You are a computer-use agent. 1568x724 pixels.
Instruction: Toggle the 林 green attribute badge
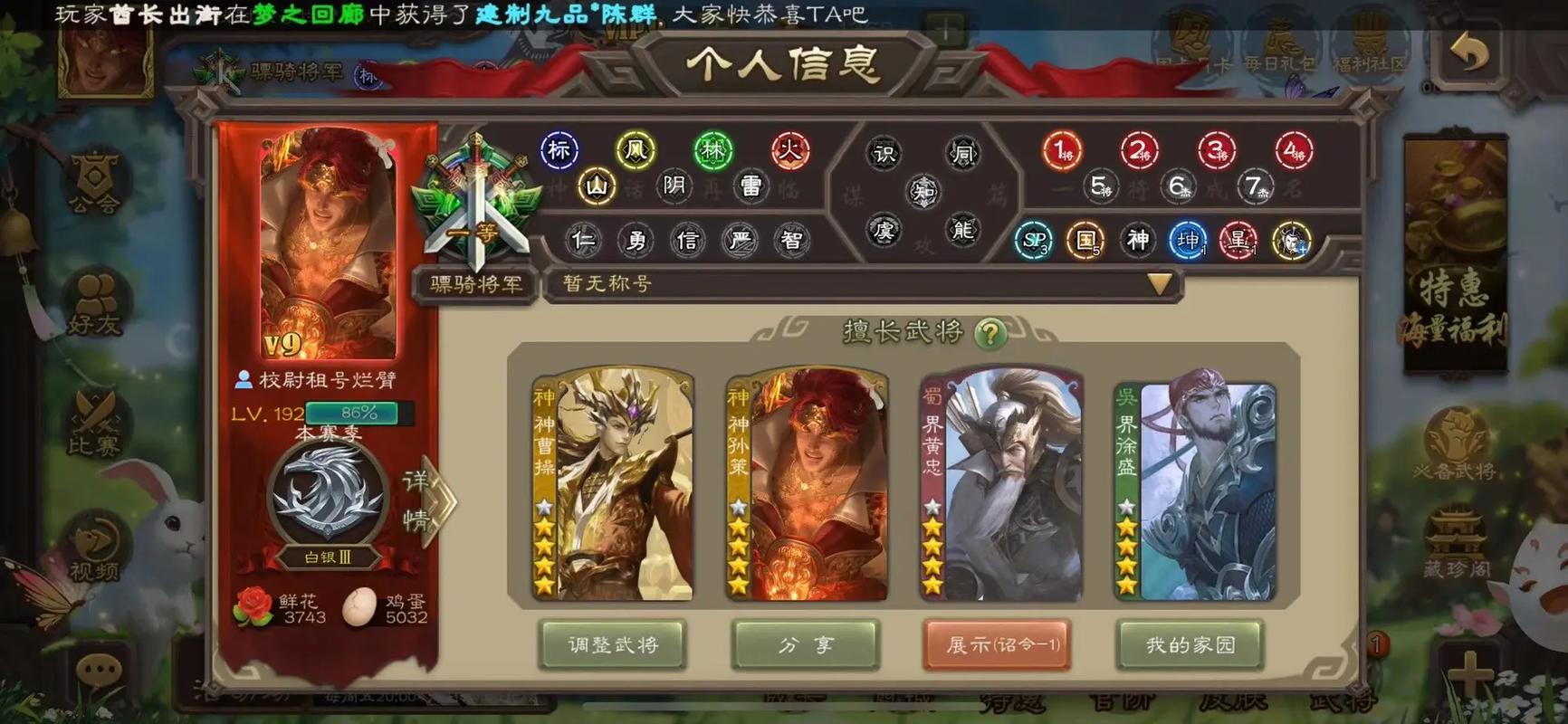tap(712, 150)
